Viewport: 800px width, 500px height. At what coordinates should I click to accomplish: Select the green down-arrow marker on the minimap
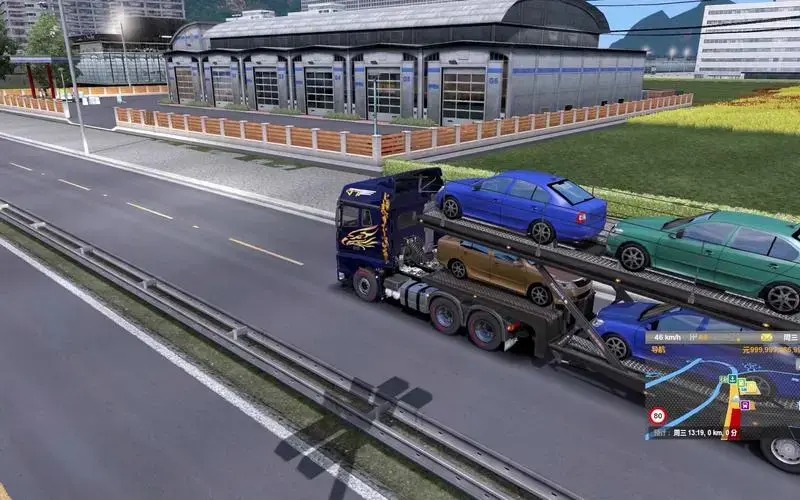tap(733, 379)
